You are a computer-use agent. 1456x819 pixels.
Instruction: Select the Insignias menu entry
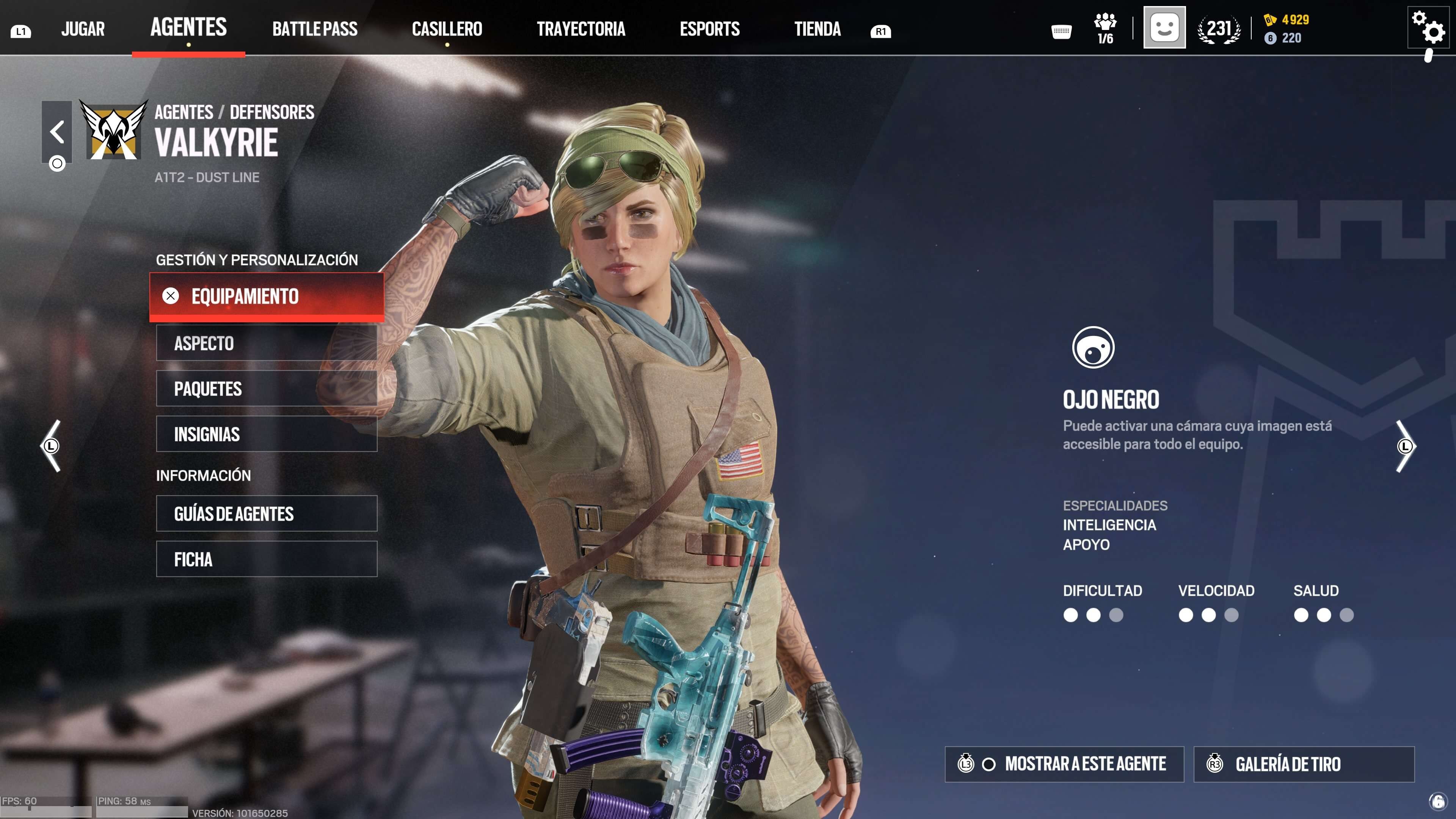click(x=266, y=434)
